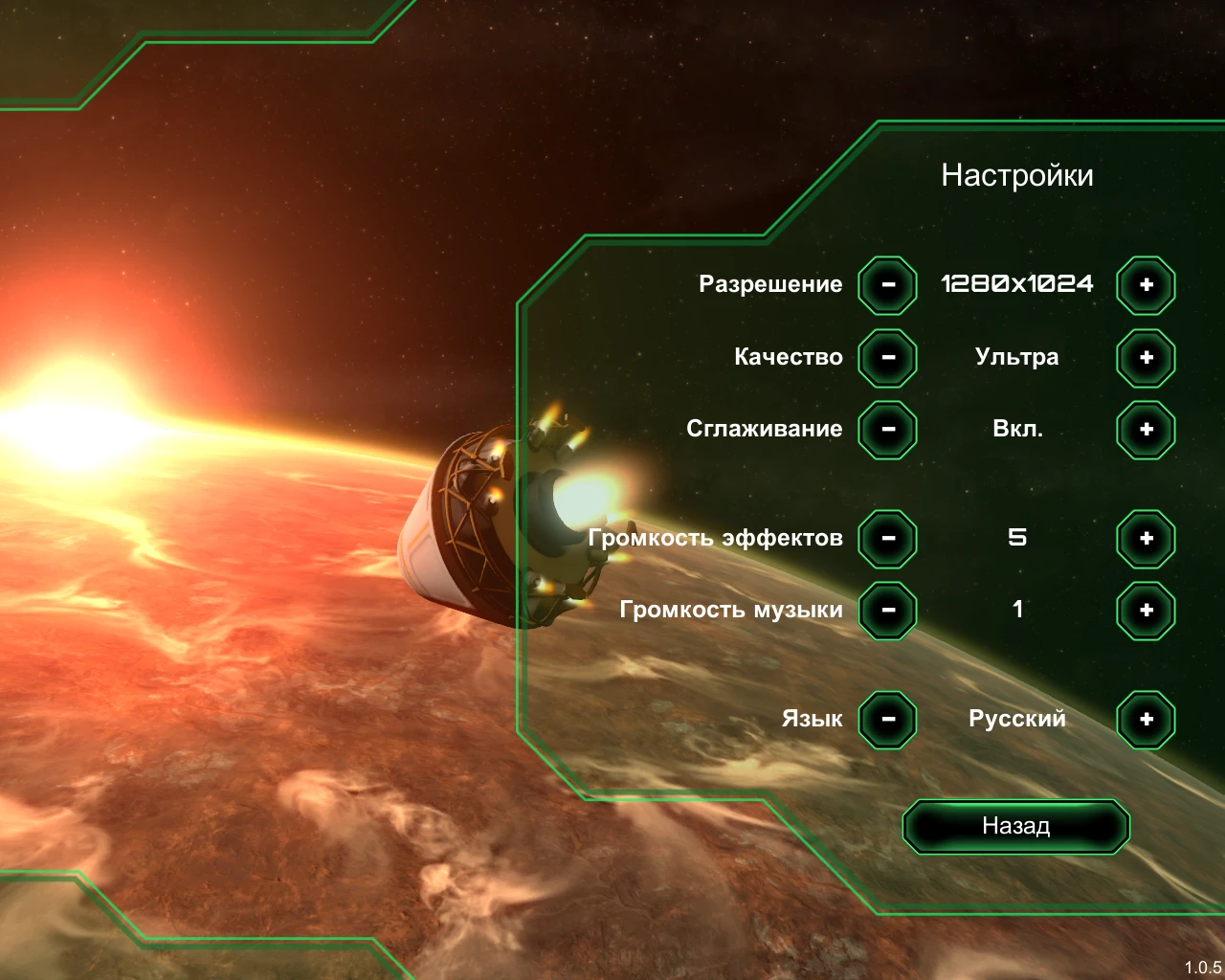Increase the screen resolution above 1280x1024
Image resolution: width=1225 pixels, height=980 pixels.
click(1145, 284)
